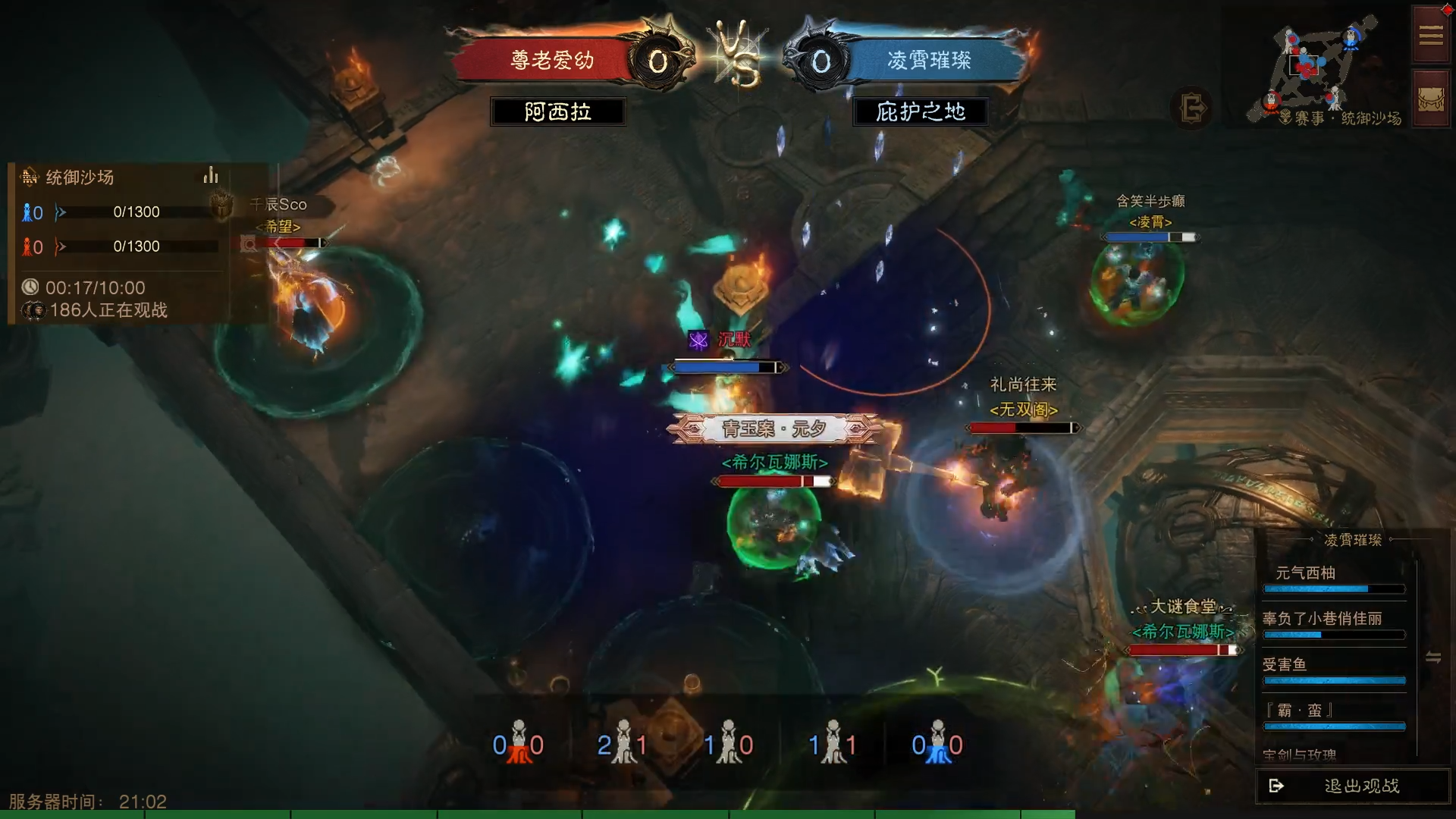This screenshot has width=1456, height=819.
Task: Open the hamburger main menu
Action: coord(1430,35)
